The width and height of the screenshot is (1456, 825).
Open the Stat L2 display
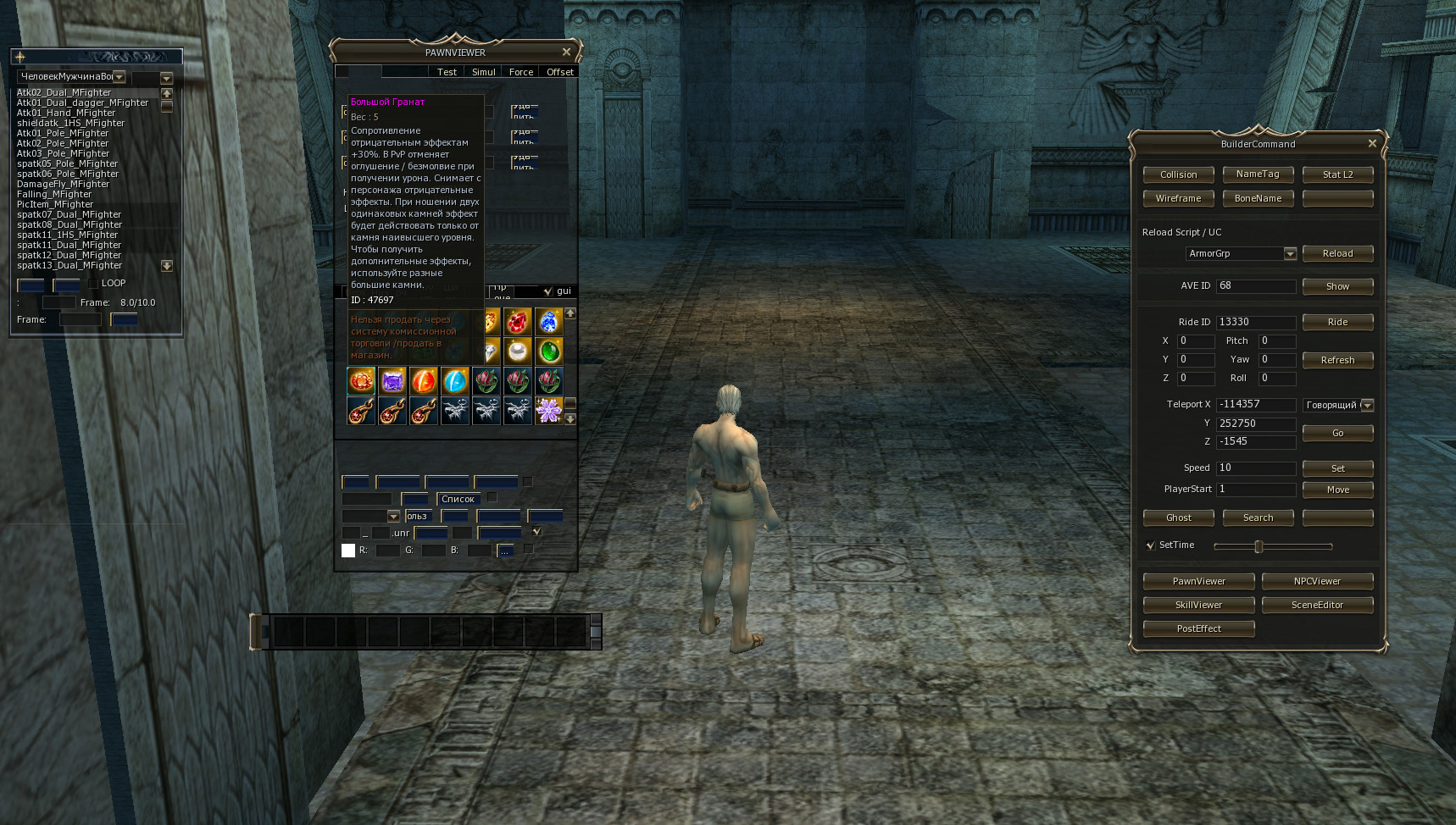[x=1337, y=174]
